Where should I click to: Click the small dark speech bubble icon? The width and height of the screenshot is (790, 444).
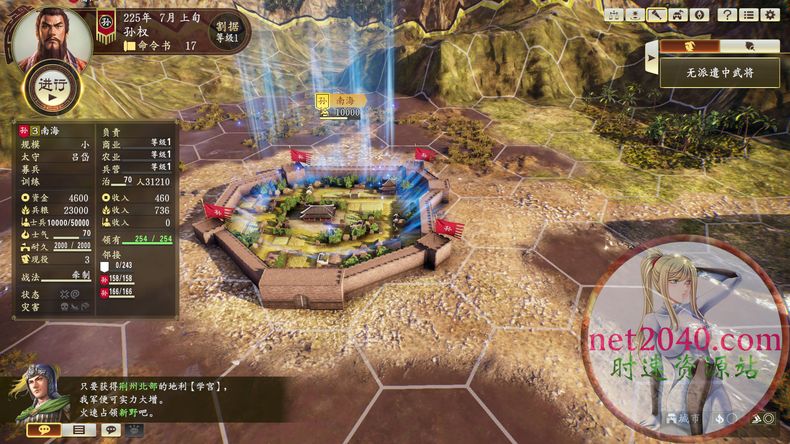111,430
